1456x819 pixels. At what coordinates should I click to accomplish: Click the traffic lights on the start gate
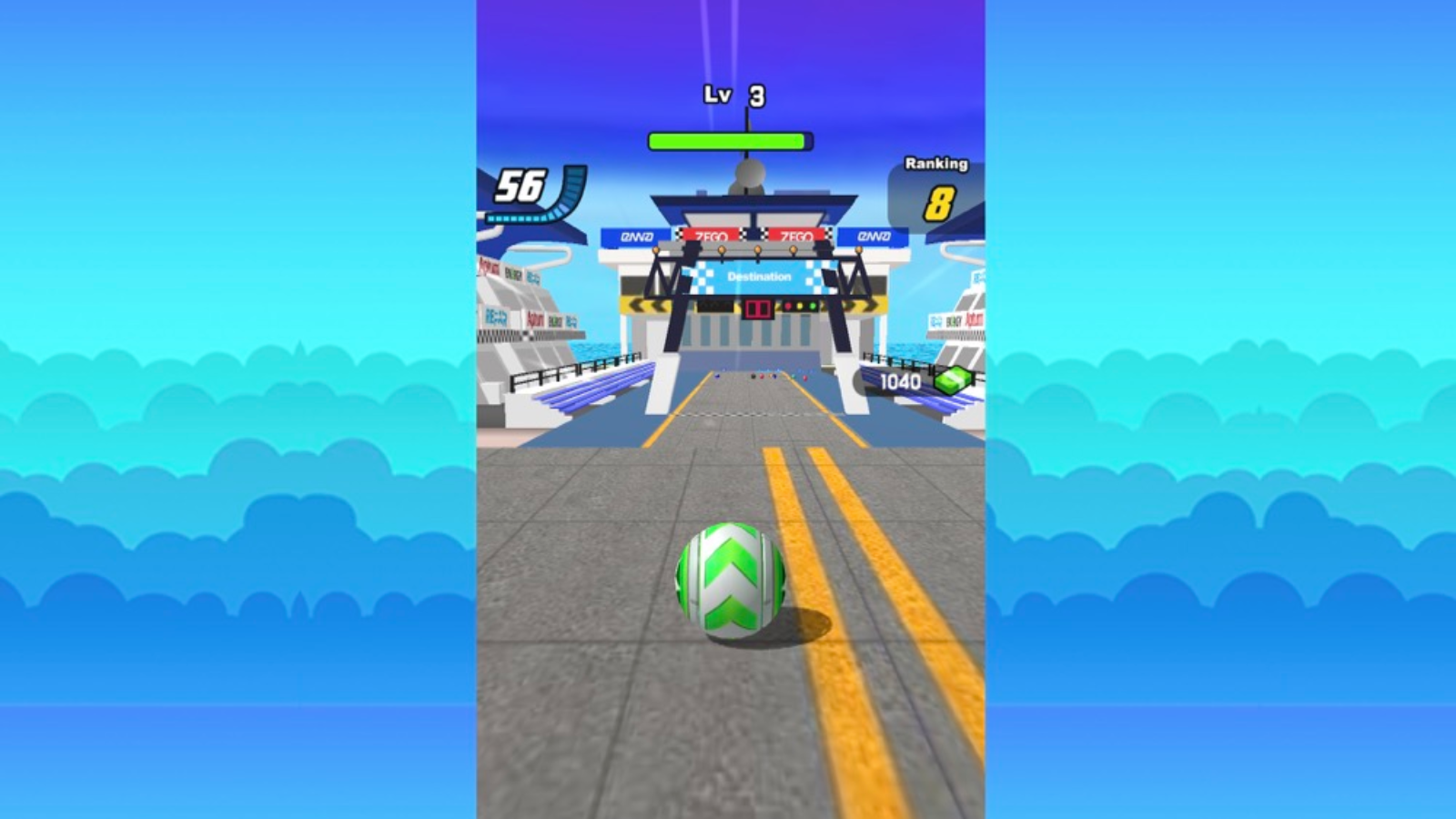799,307
